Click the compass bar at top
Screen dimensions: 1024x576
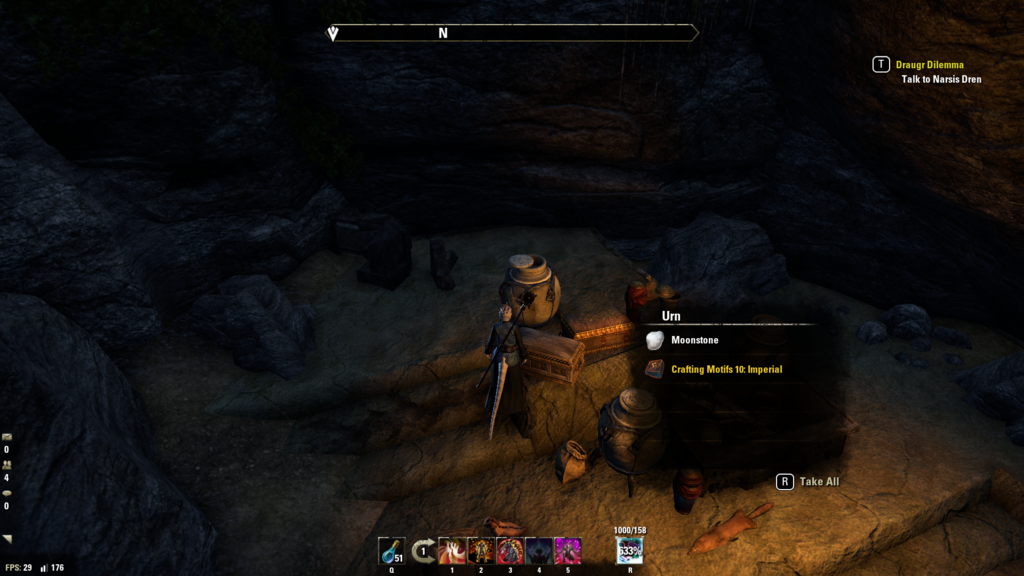coord(513,33)
